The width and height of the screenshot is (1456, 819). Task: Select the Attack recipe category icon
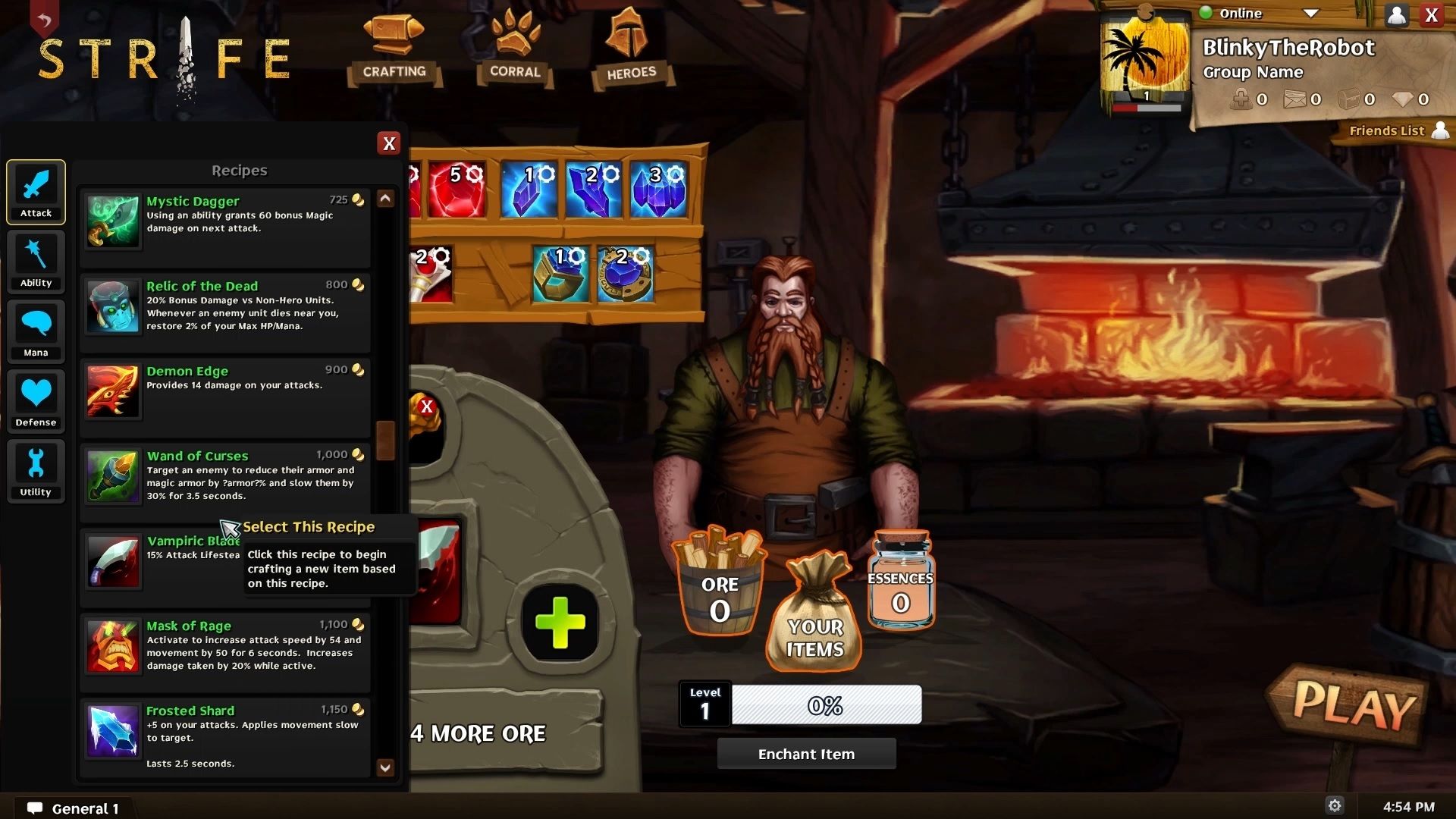[x=36, y=192]
